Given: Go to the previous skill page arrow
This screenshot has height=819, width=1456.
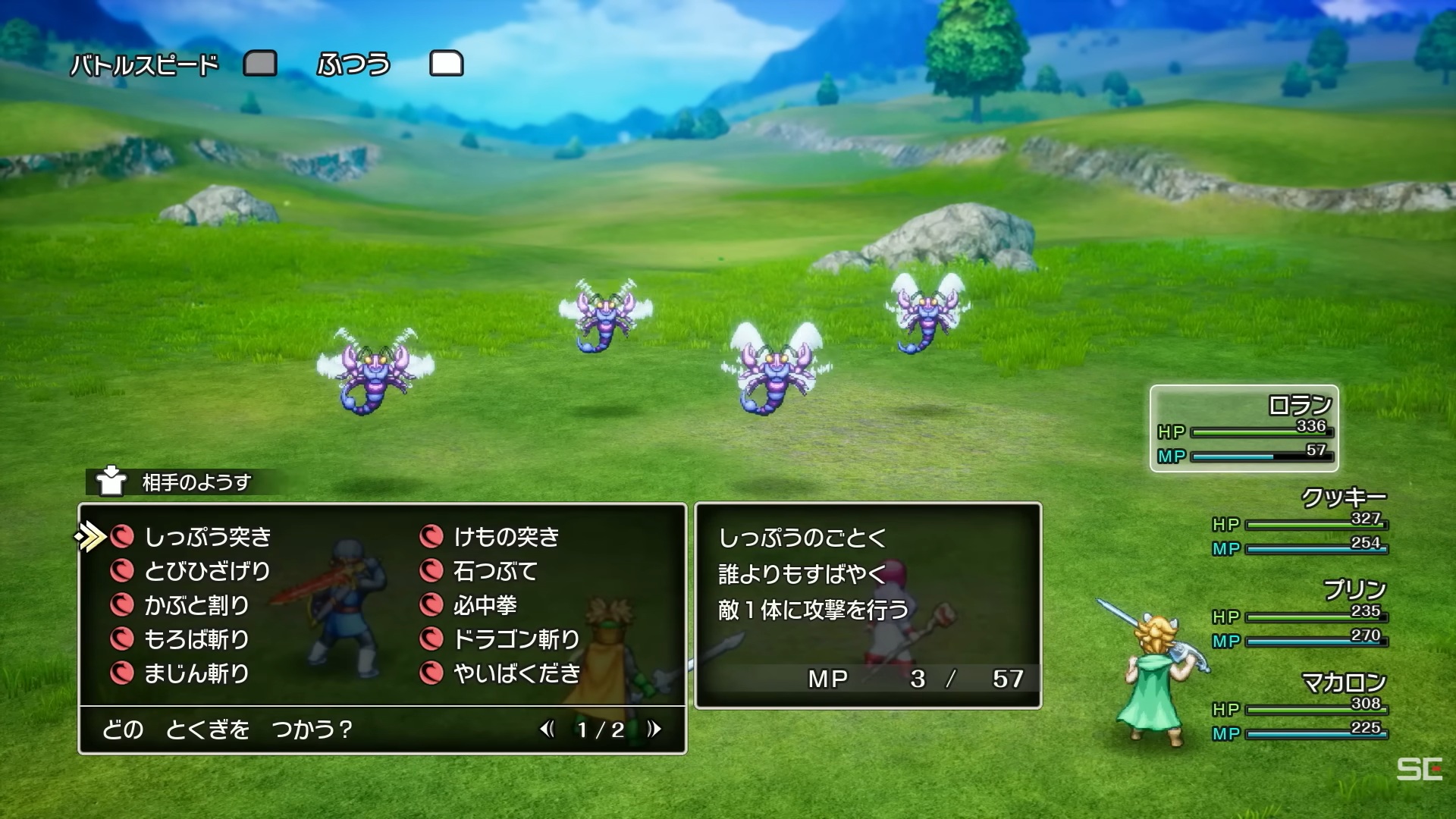Looking at the screenshot, I should tap(547, 730).
